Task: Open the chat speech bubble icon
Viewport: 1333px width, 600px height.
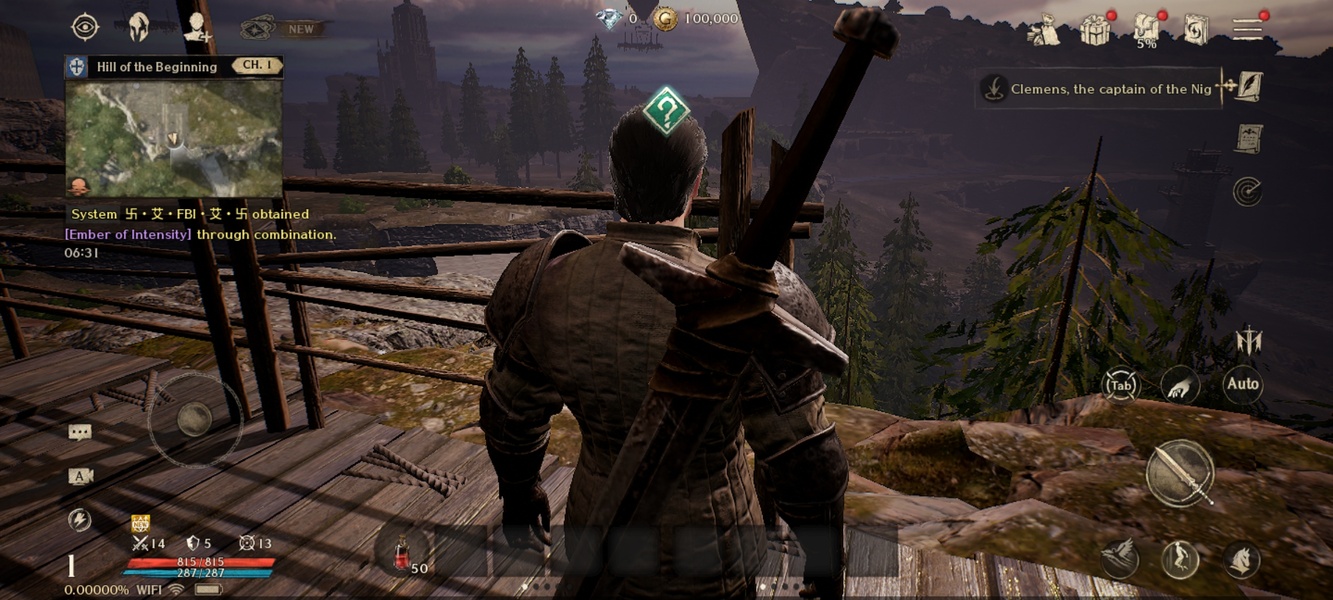Action: (x=80, y=432)
